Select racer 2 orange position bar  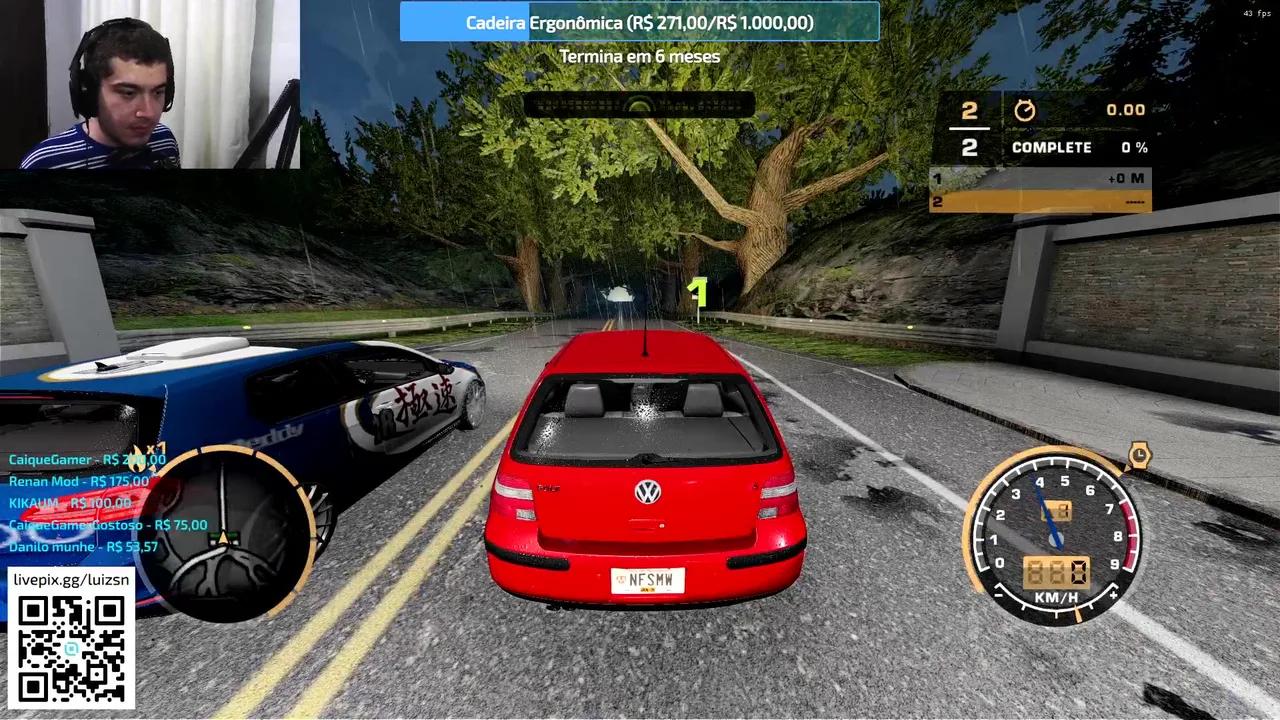point(1038,201)
